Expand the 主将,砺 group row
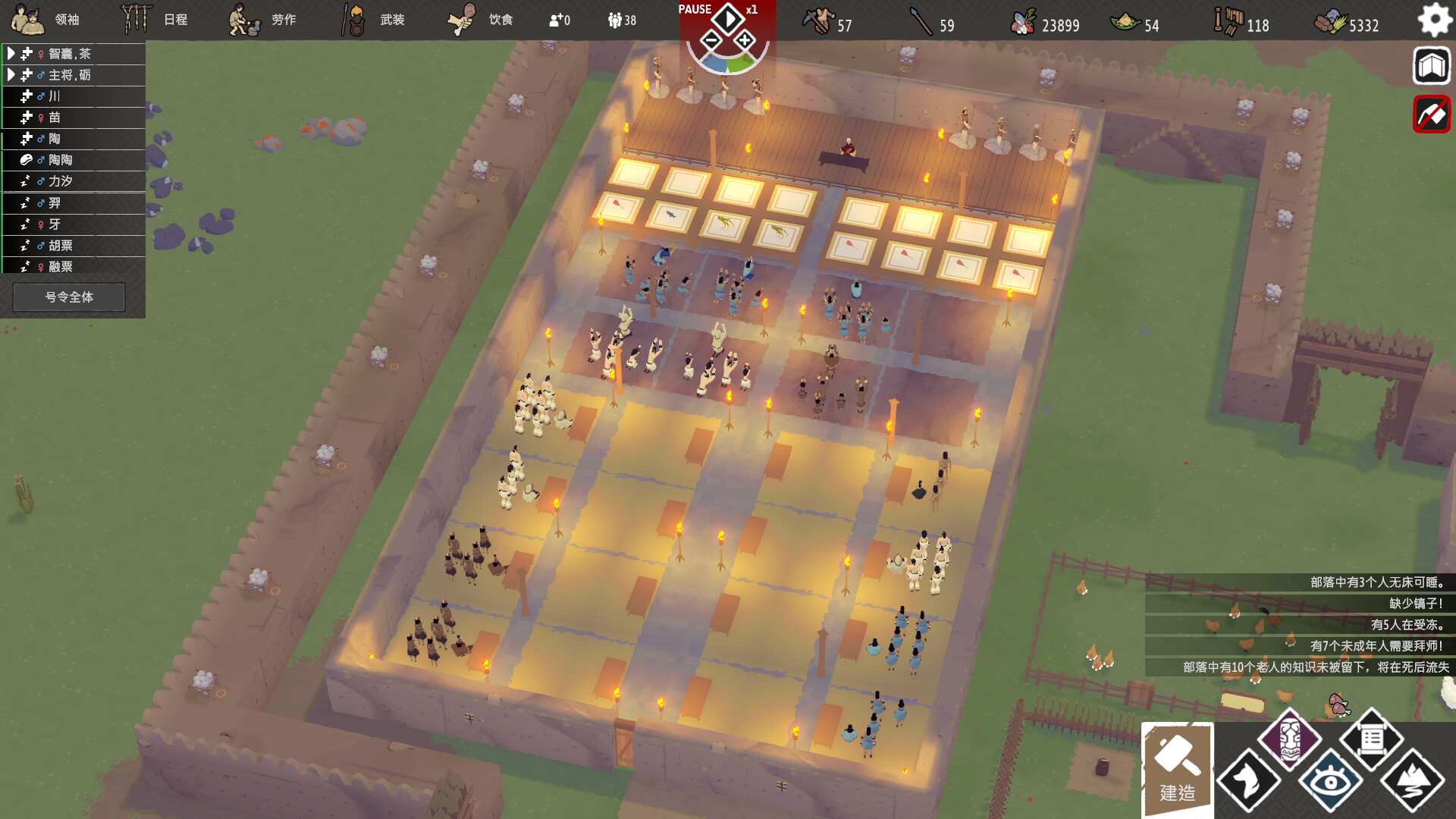Viewport: 1456px width, 819px height. [11, 75]
